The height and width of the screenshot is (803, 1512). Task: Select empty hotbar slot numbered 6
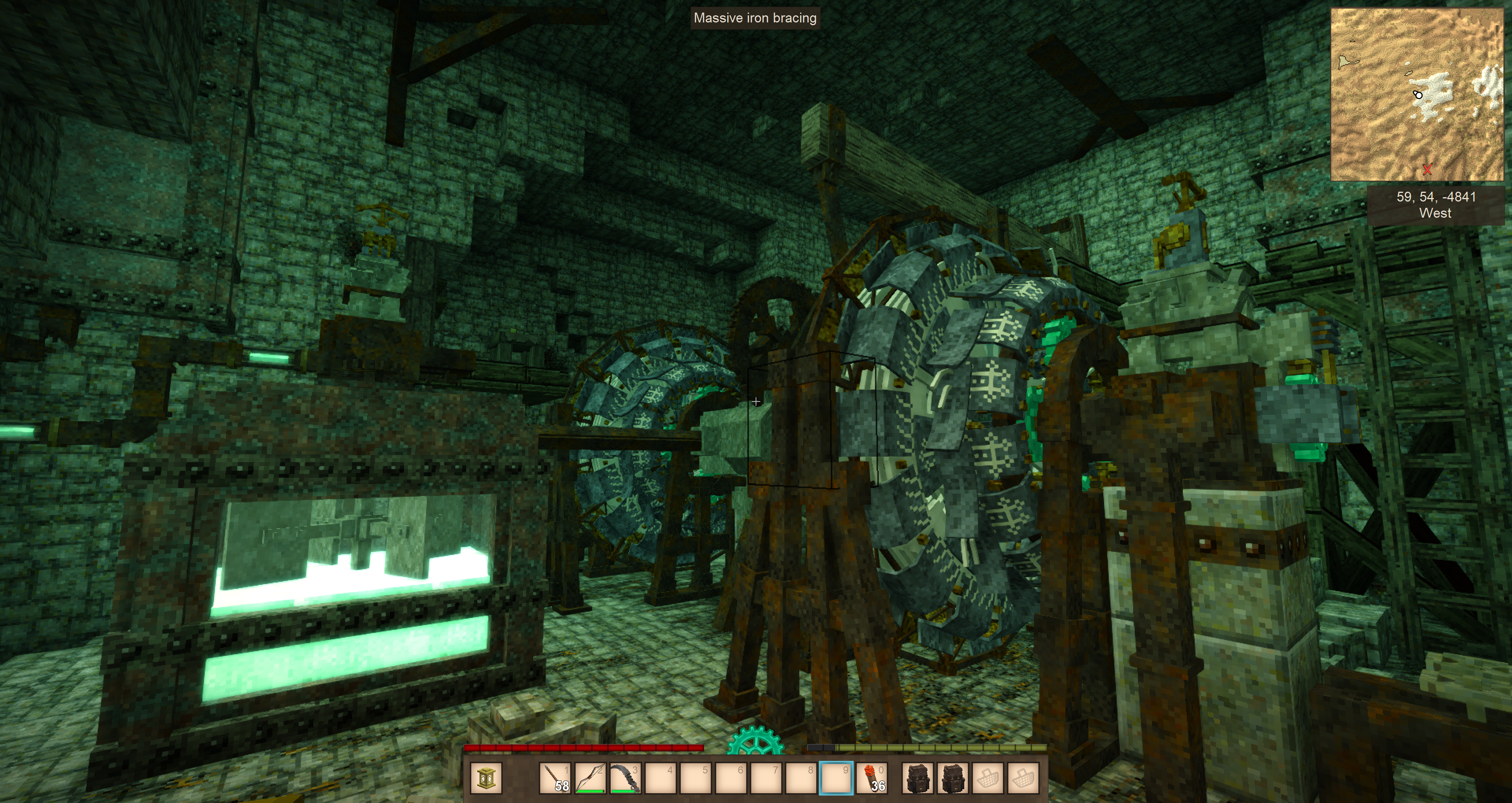click(731, 778)
